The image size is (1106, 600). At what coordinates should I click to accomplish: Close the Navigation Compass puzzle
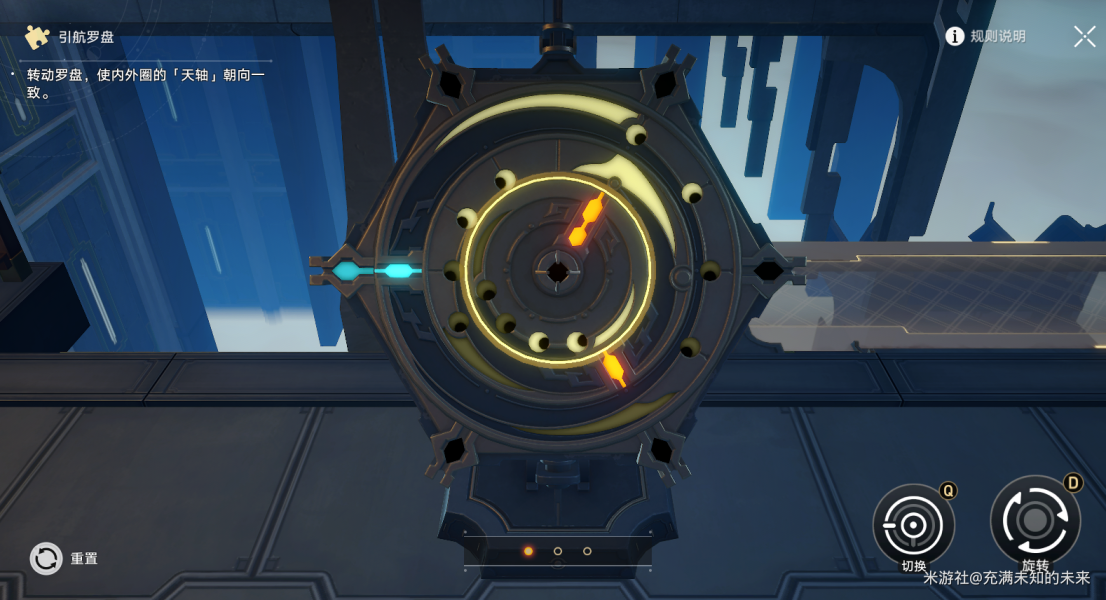pos(1084,37)
